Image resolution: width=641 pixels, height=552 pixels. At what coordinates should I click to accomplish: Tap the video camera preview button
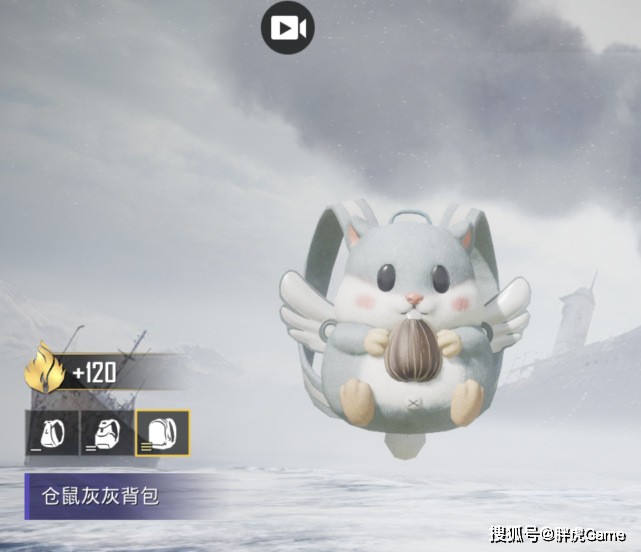point(288,28)
